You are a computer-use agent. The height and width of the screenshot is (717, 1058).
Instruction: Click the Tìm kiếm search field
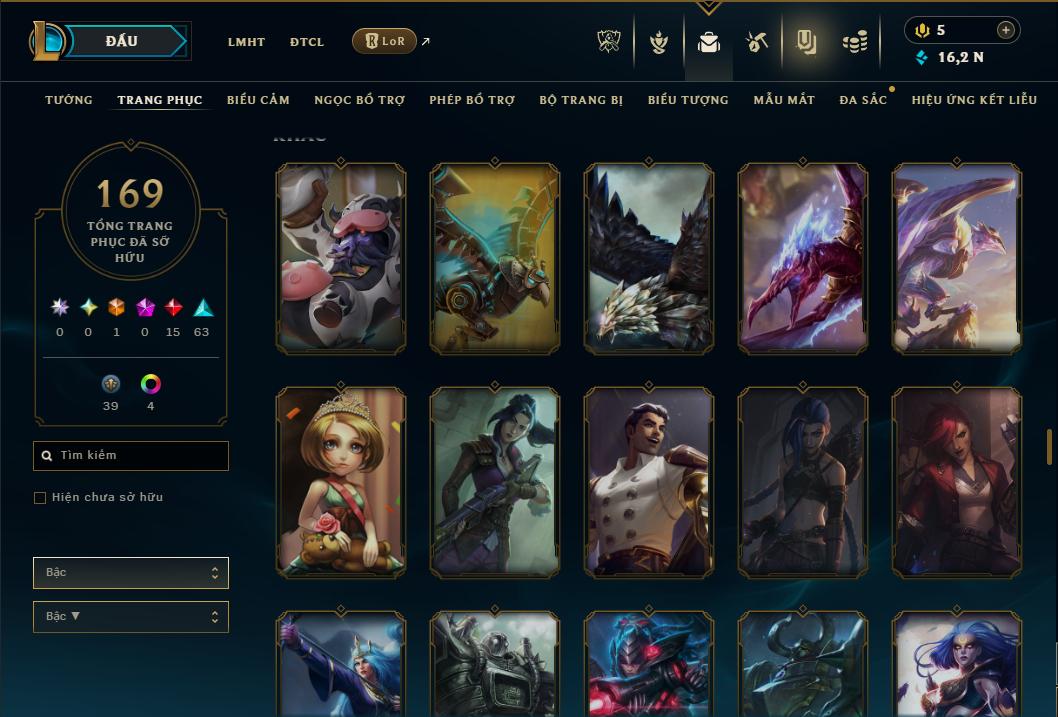[x=131, y=456]
